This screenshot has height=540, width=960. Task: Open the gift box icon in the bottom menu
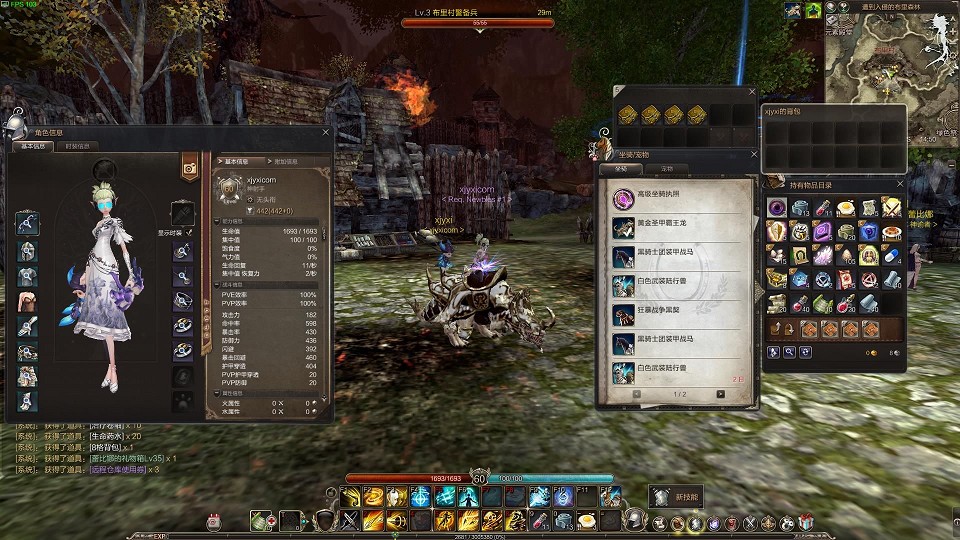807,522
